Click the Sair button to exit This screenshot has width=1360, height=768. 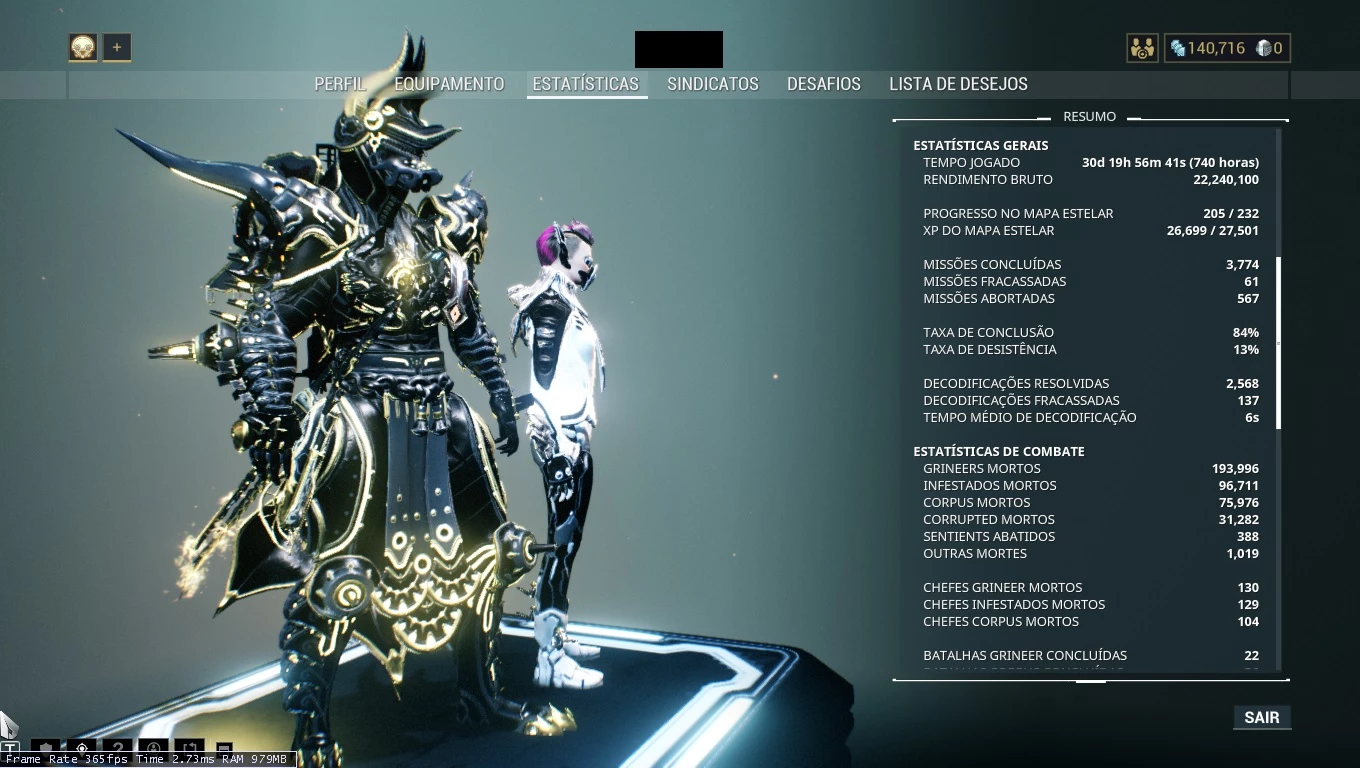1262,717
